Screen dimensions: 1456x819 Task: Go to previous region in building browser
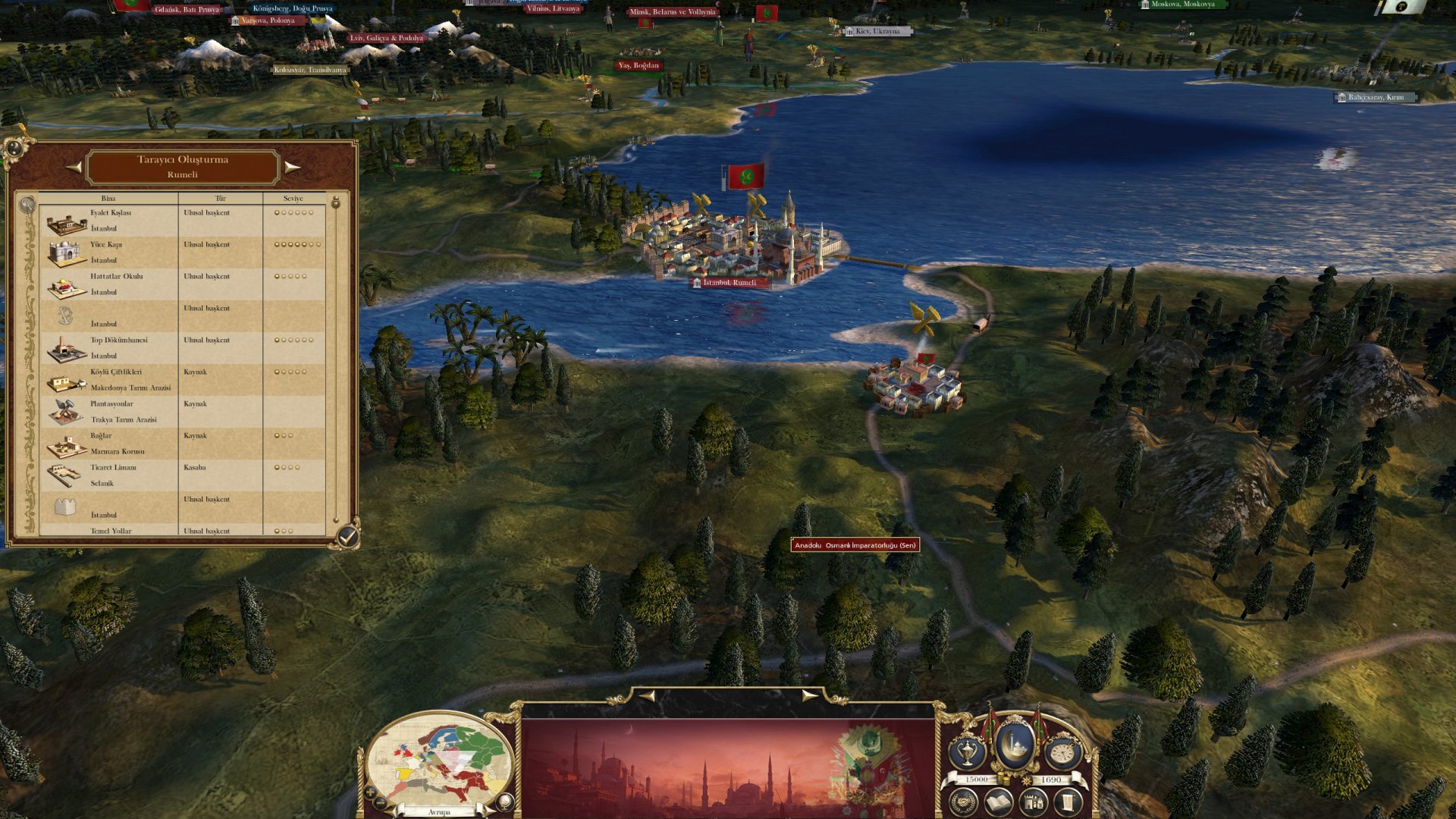point(74,167)
